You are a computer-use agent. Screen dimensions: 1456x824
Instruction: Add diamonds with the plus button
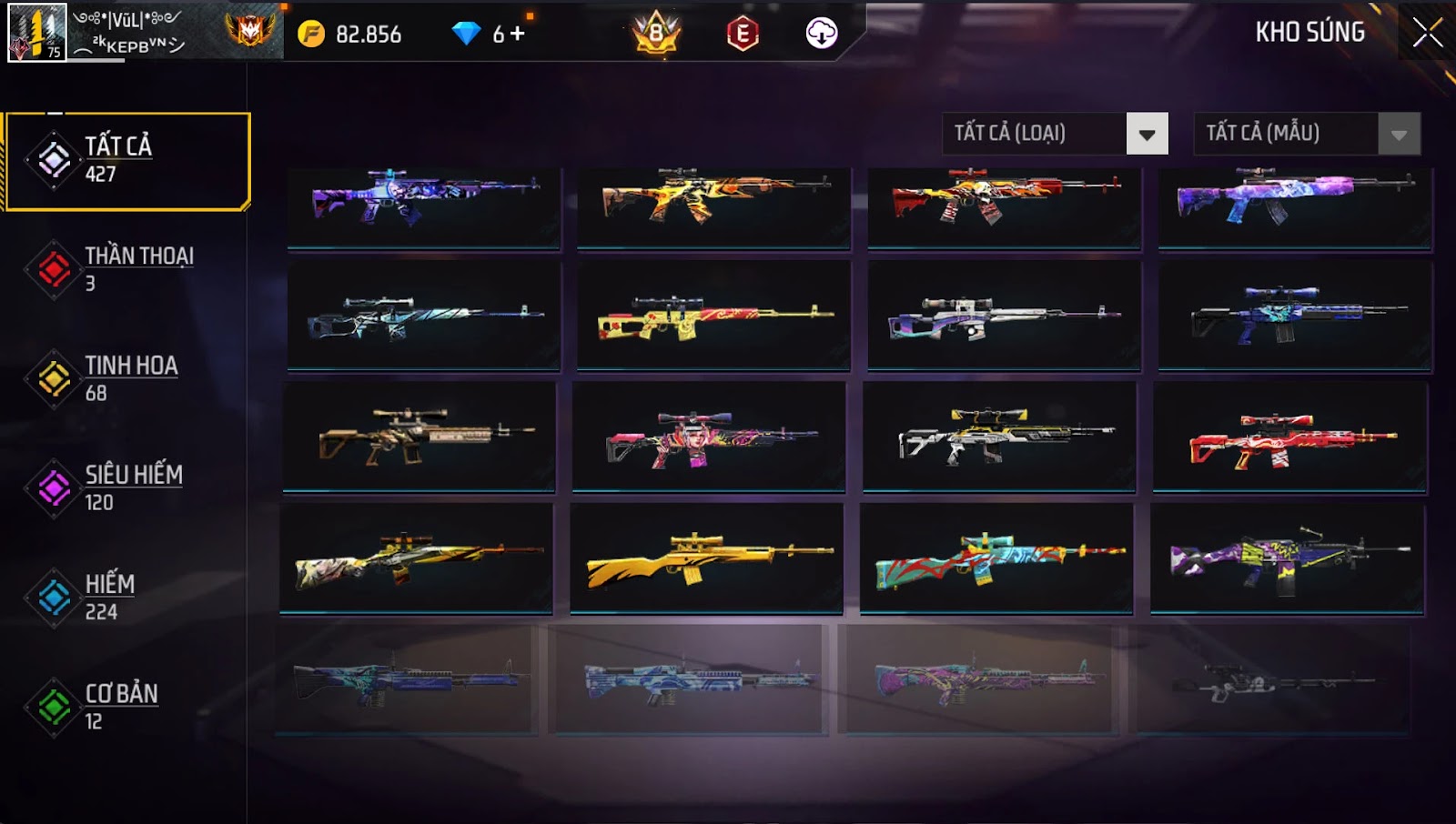point(518,34)
